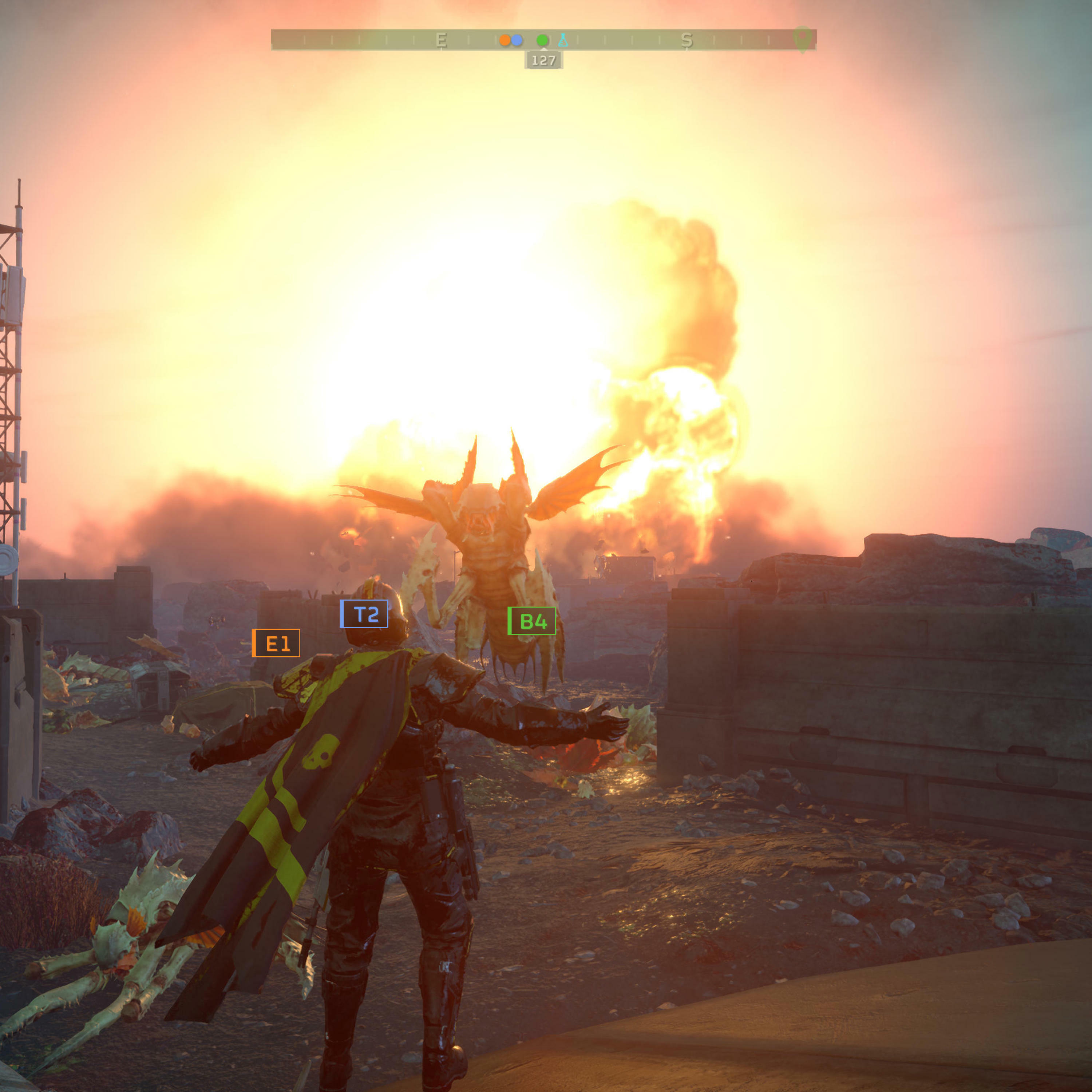Click the green dot on the compass

click(542, 40)
